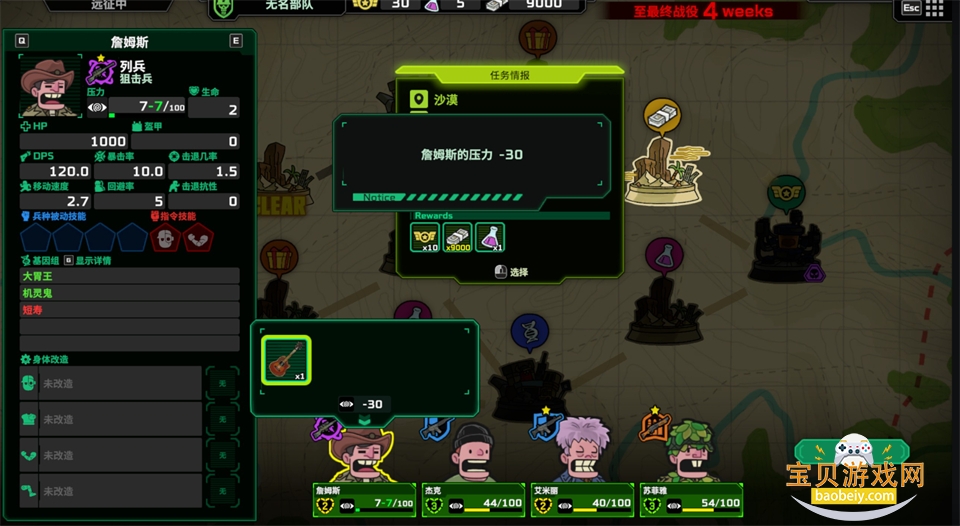Inspect the gold medal x10 reward
Screen dimensions: 960x526
425,237
